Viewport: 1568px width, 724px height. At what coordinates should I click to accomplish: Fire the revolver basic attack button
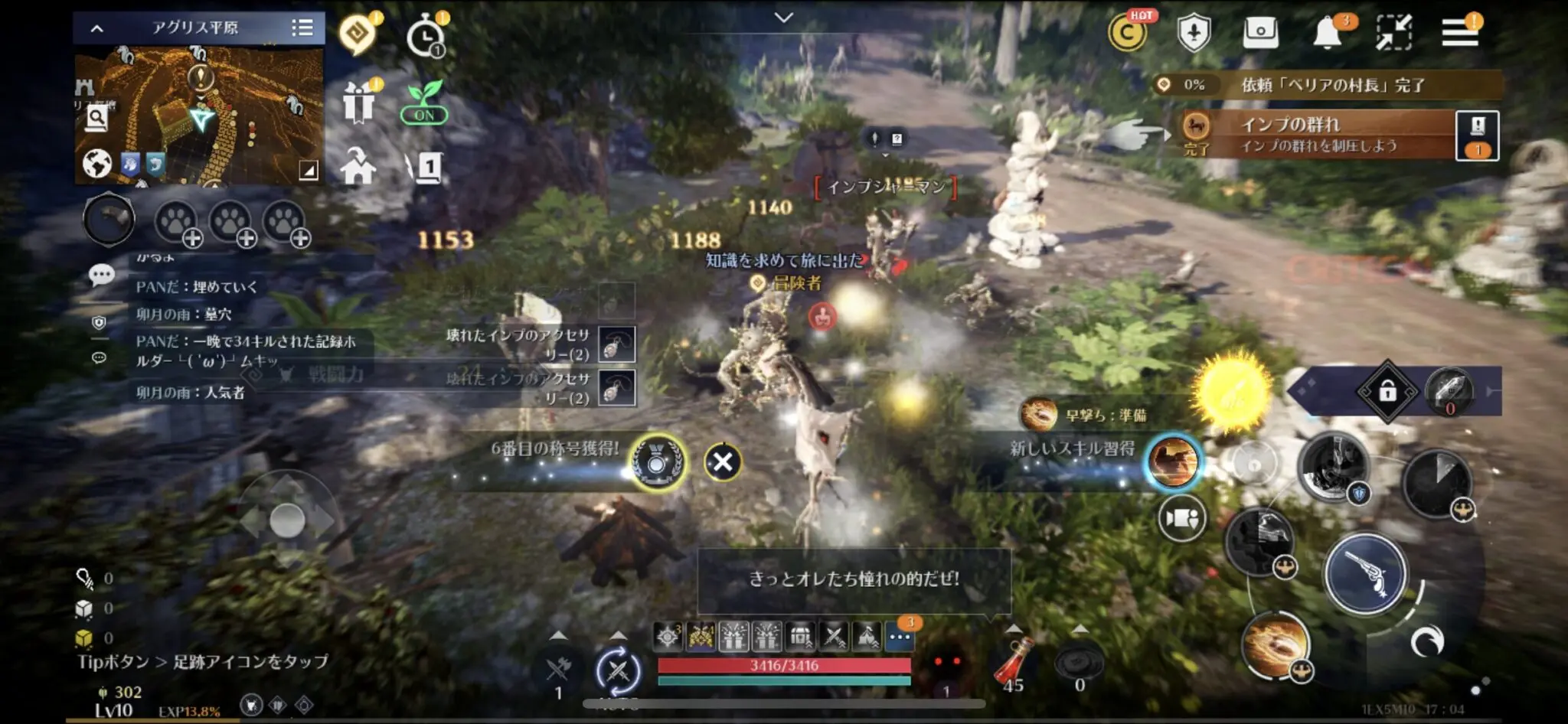click(1366, 573)
